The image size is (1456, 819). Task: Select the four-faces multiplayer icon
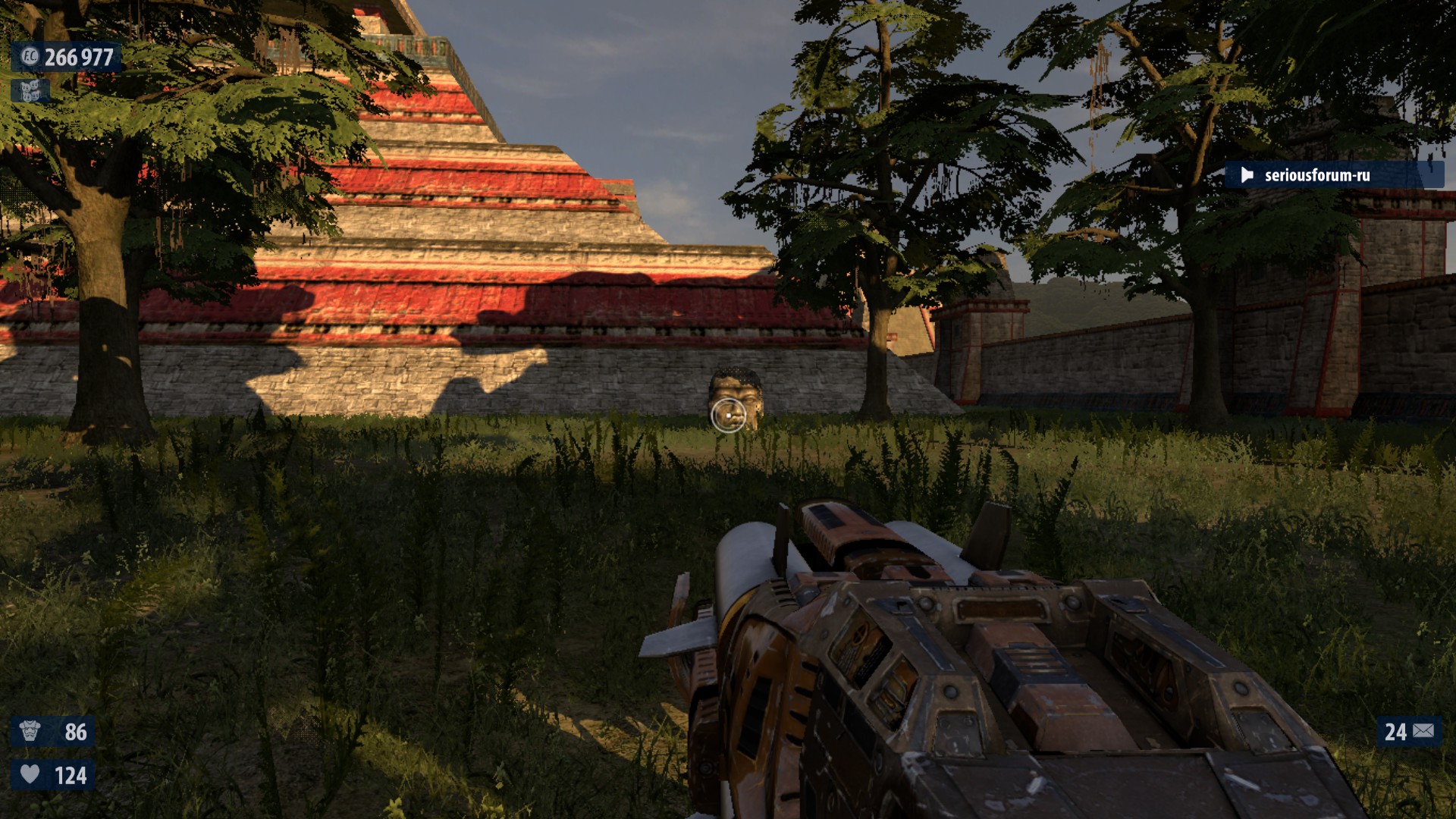[x=30, y=92]
